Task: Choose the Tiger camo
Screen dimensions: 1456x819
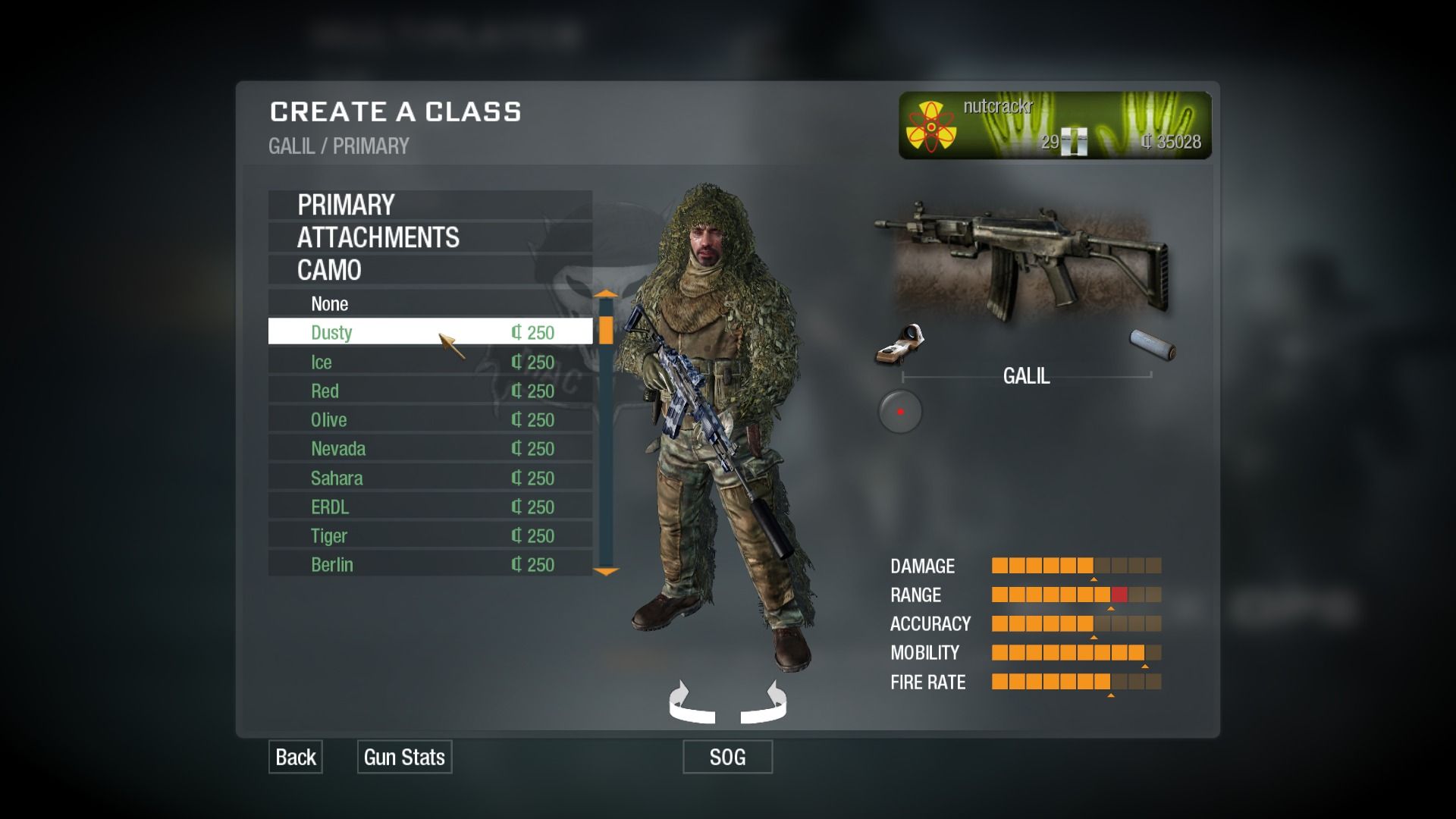Action: 429,535
